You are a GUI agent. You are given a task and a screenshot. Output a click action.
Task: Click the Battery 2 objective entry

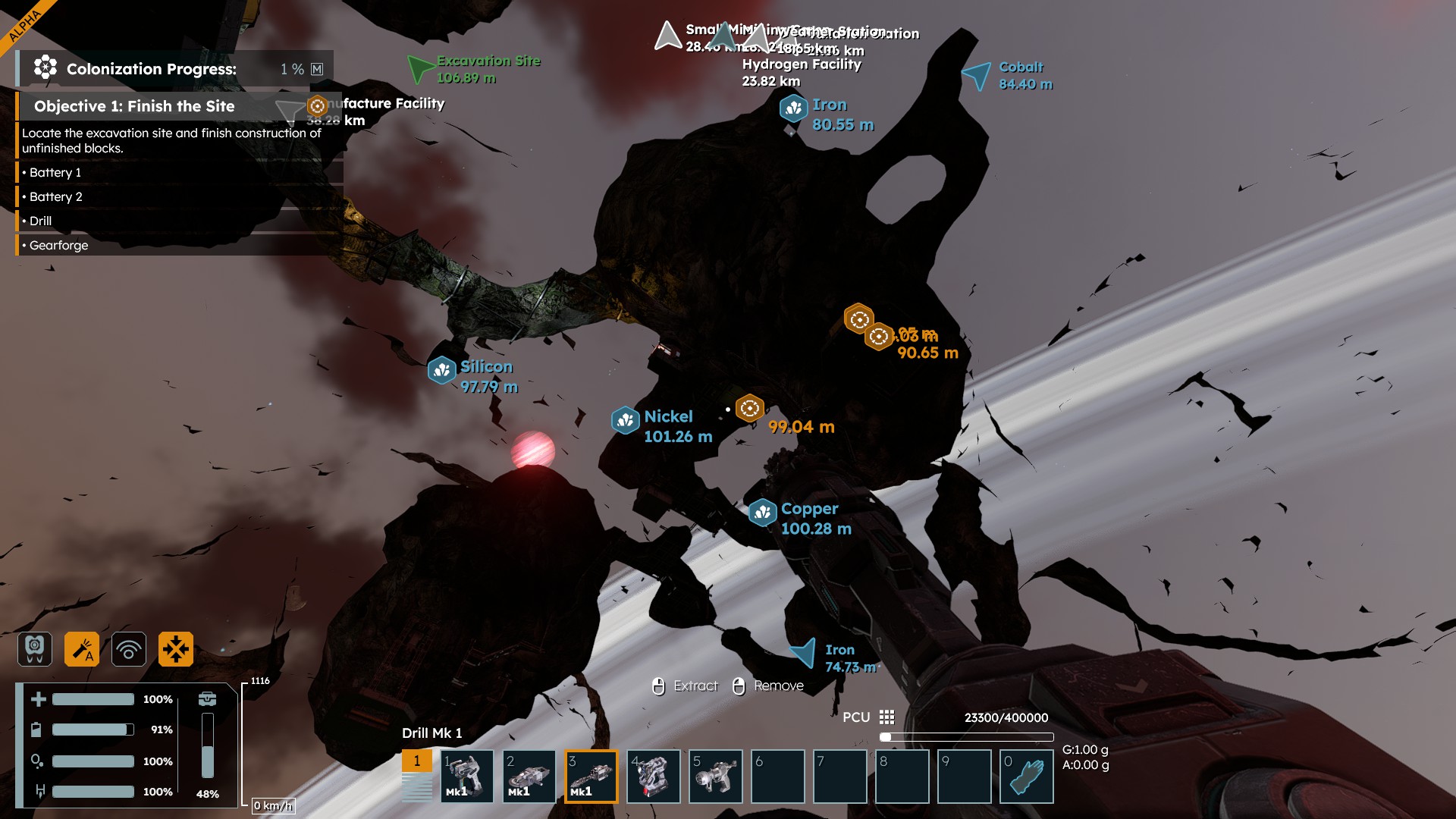[x=56, y=197]
